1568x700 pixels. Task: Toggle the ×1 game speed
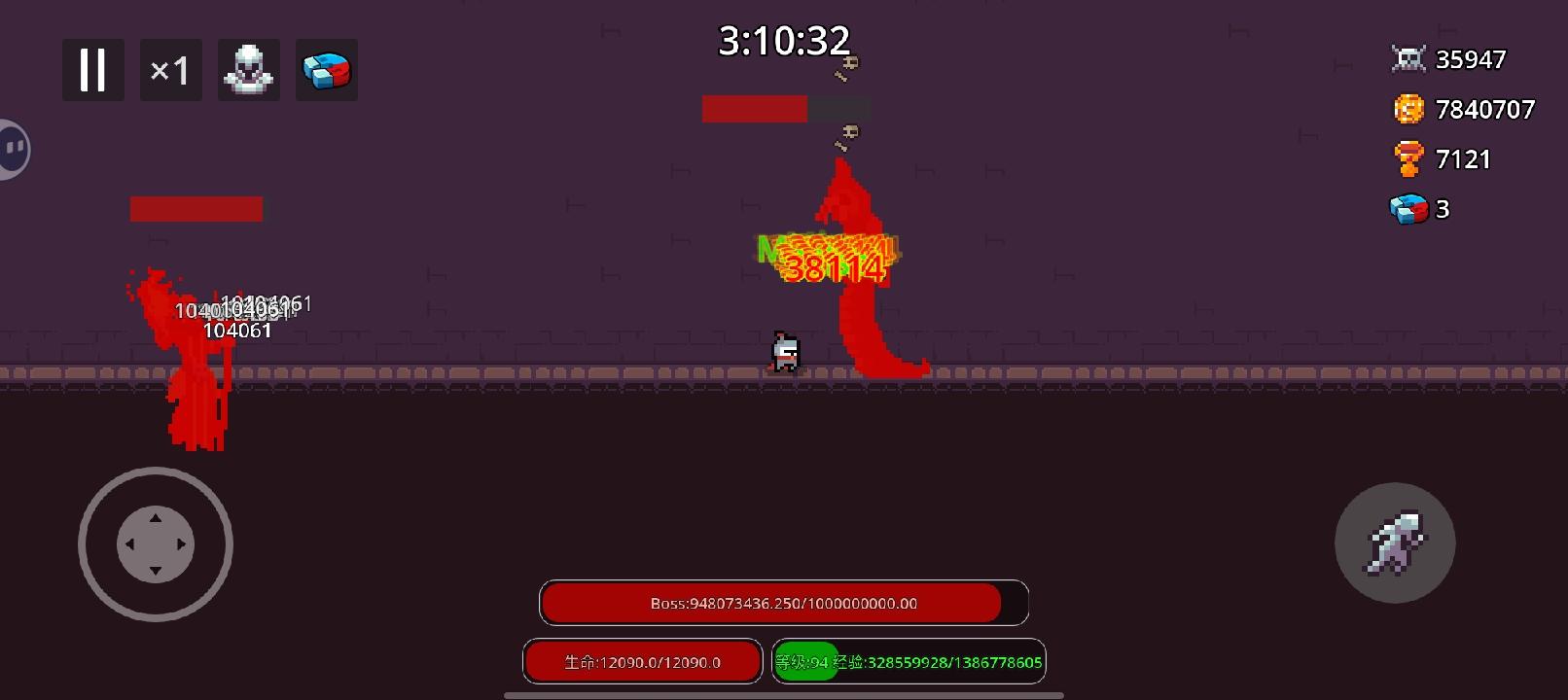(x=170, y=69)
